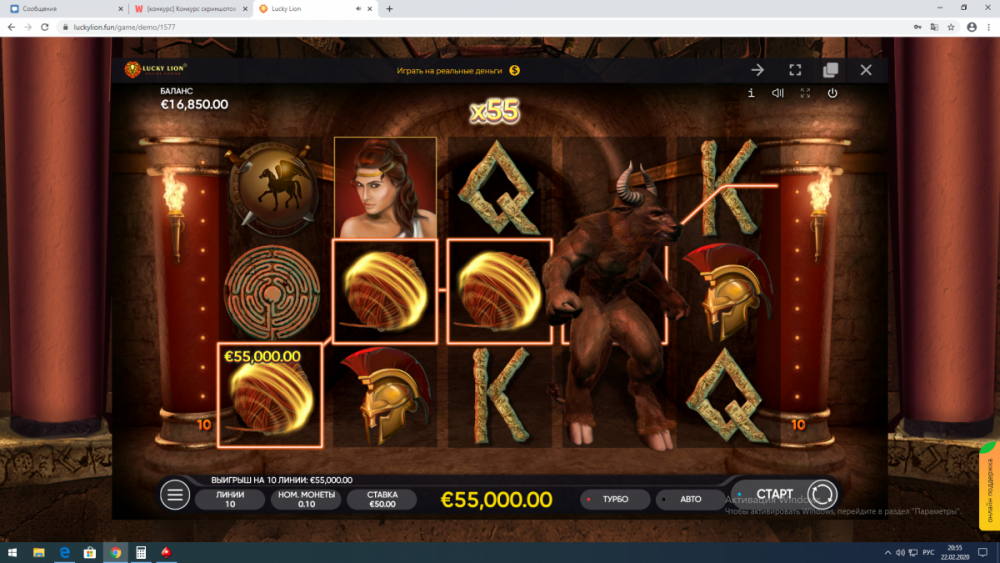Play for real money link (Играть на реальные деньги)

tap(458, 70)
